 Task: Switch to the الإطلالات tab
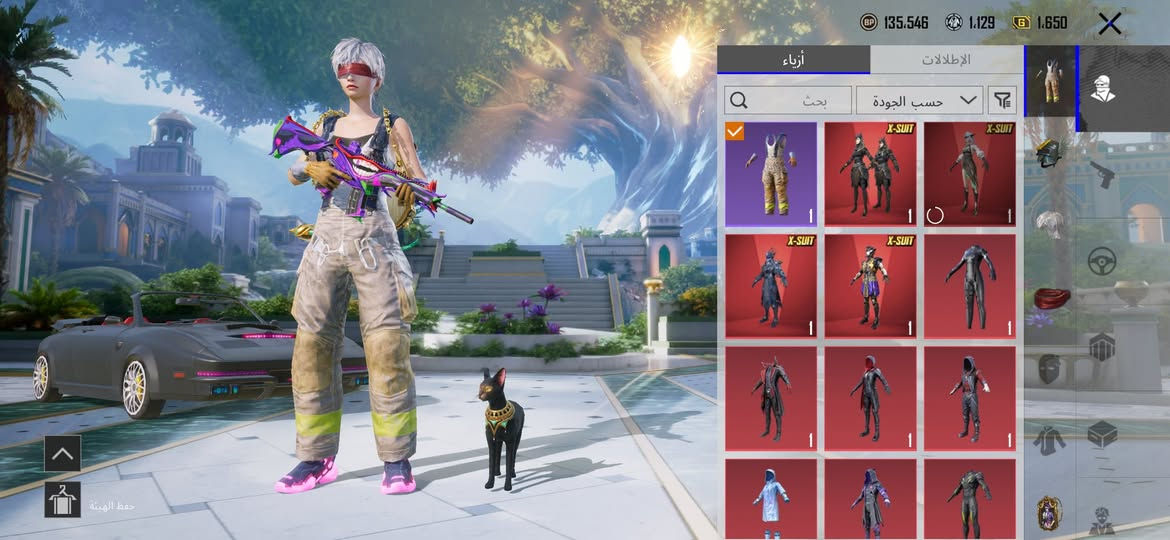(x=945, y=60)
